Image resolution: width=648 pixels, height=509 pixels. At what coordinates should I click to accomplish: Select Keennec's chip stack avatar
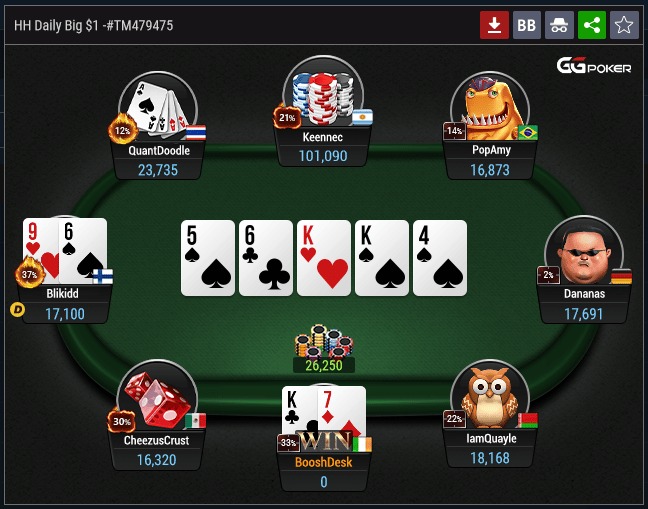pyautogui.click(x=322, y=93)
